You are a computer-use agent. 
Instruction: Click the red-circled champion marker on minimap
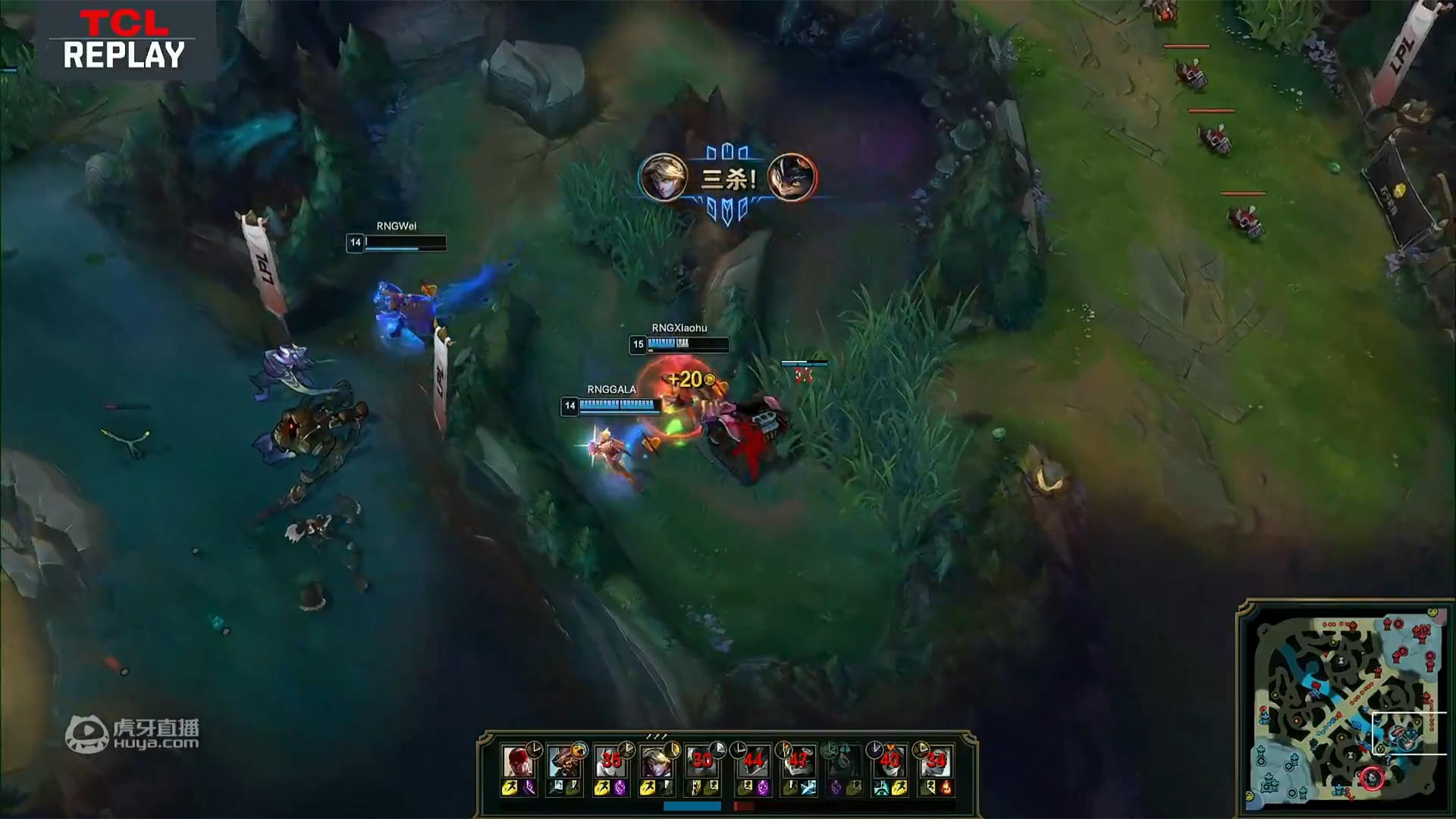[1371, 778]
